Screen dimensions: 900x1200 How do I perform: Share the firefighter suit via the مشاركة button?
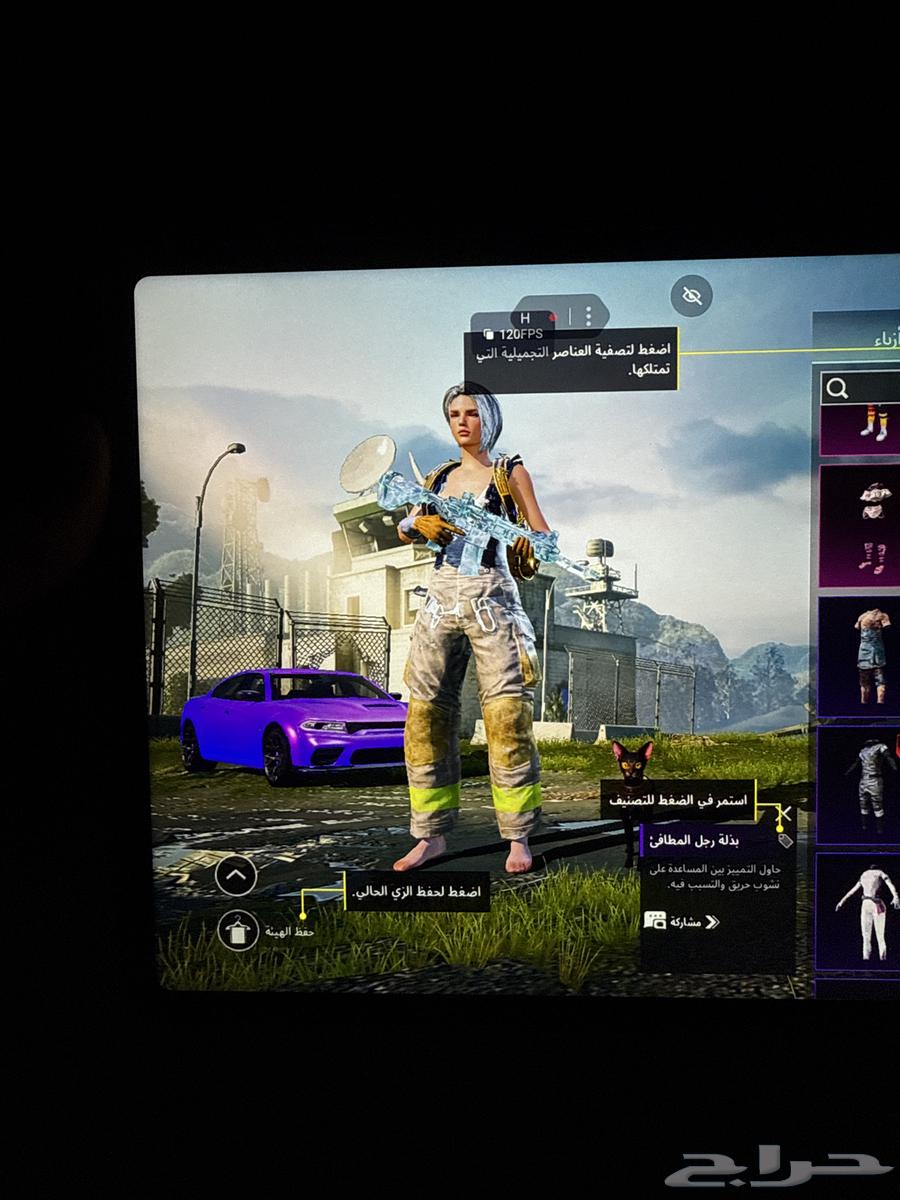[x=682, y=921]
